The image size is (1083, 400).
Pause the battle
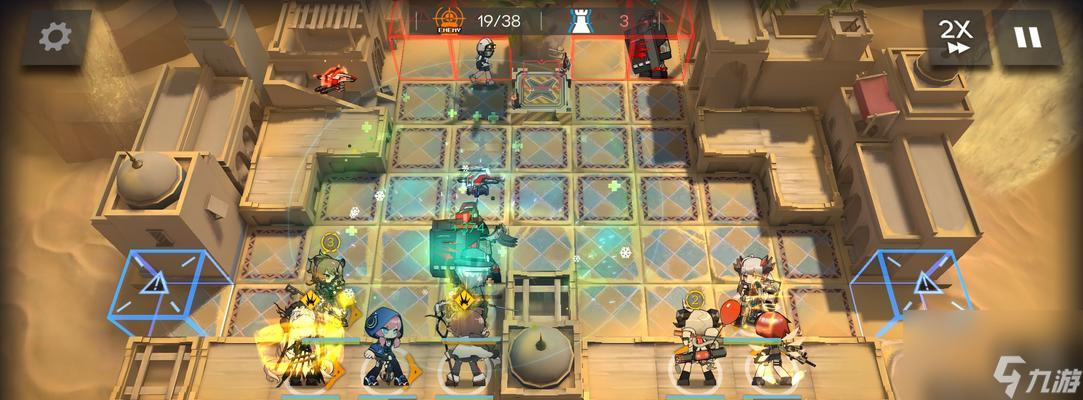click(1028, 38)
